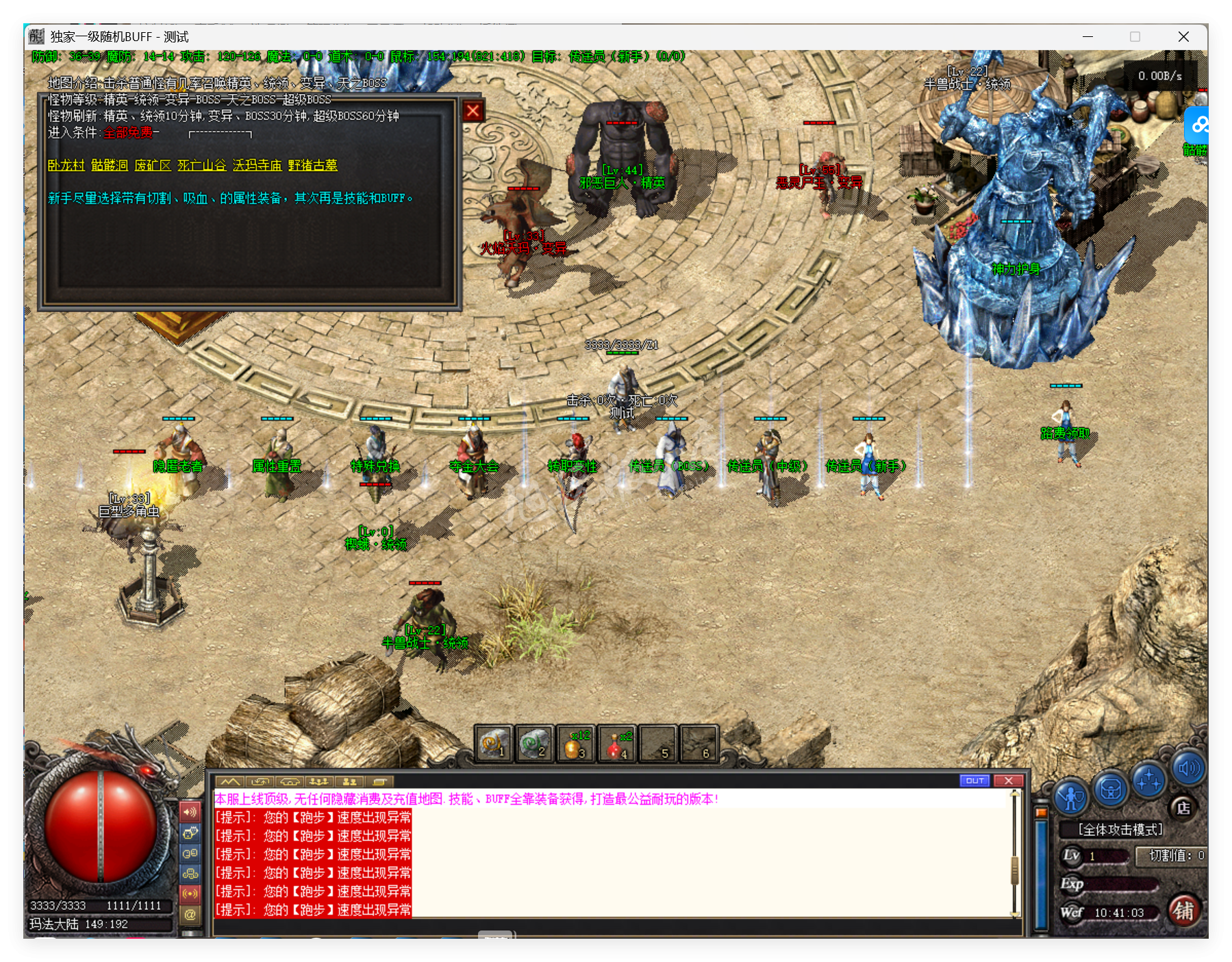Use the gold scroll in hotbar slot 1
The height and width of the screenshot is (962, 1232).
click(x=493, y=744)
